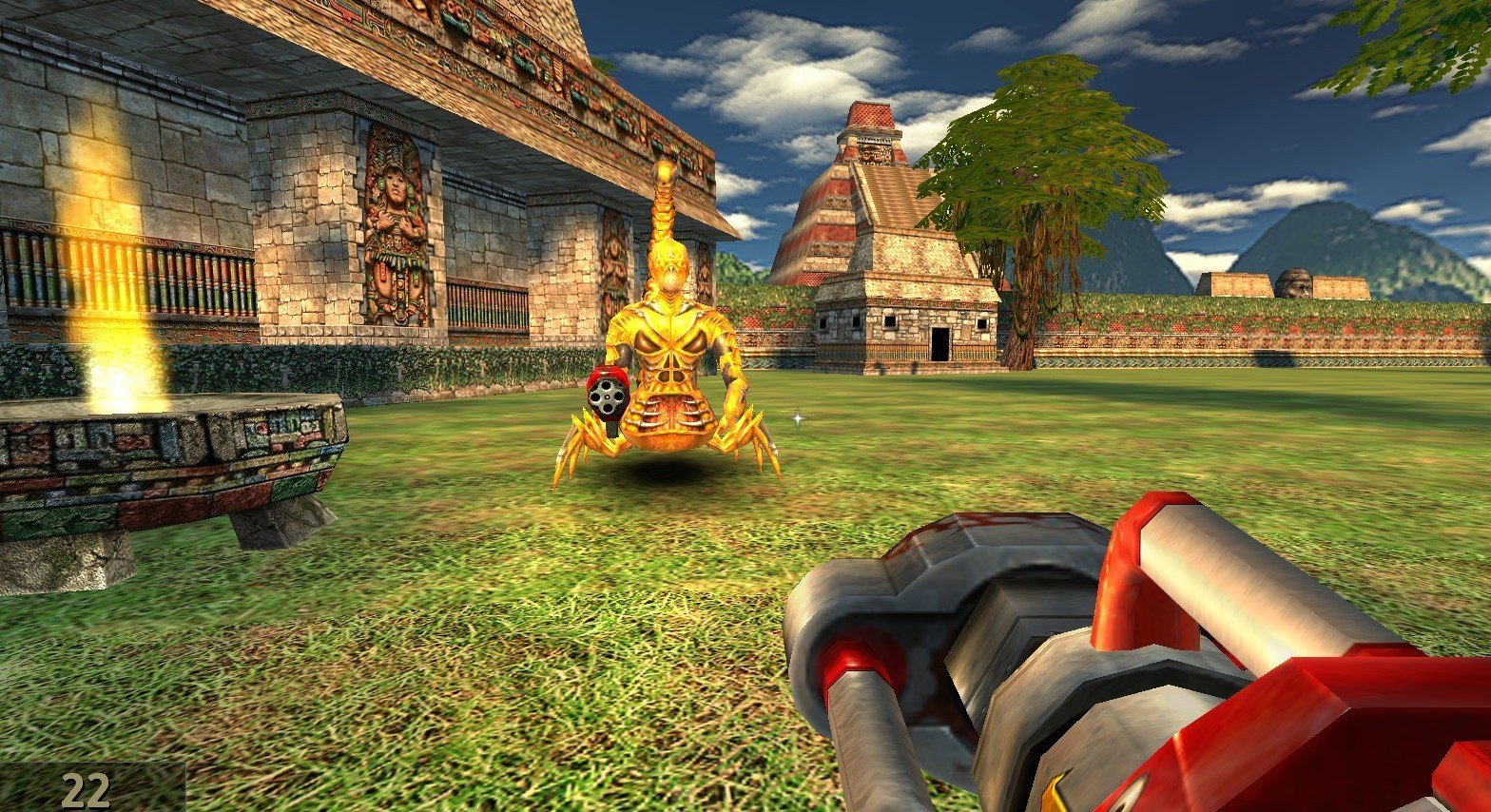The height and width of the screenshot is (812, 1491).
Task: Target the golden scorpion enemy's chaingun
Action: tap(609, 398)
